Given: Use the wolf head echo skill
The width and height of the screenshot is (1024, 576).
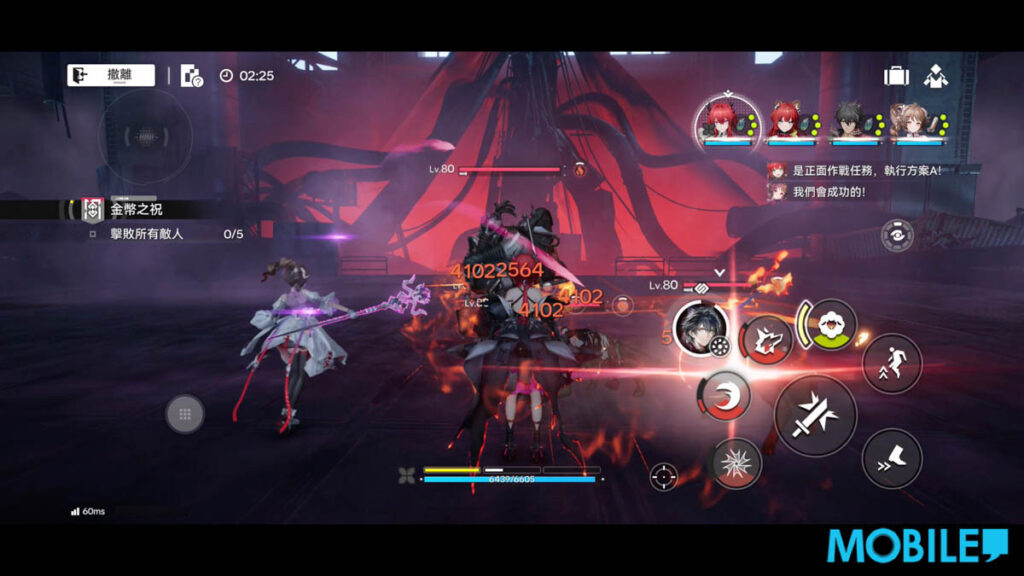Looking at the screenshot, I should coord(766,340).
